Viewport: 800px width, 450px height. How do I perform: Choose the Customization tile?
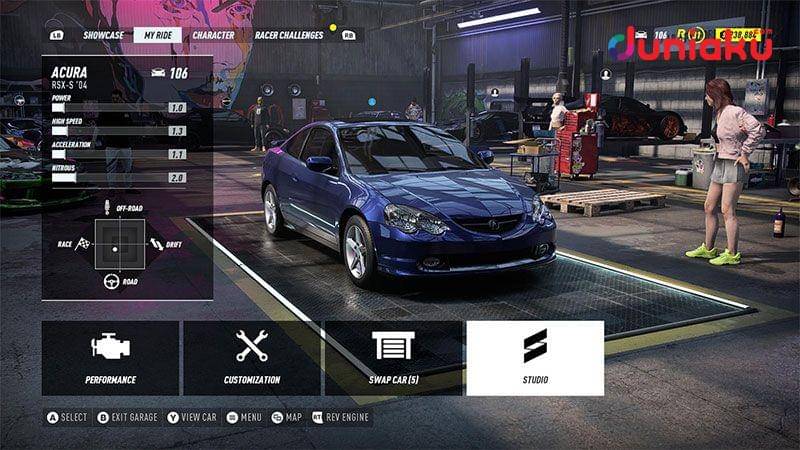click(x=252, y=358)
